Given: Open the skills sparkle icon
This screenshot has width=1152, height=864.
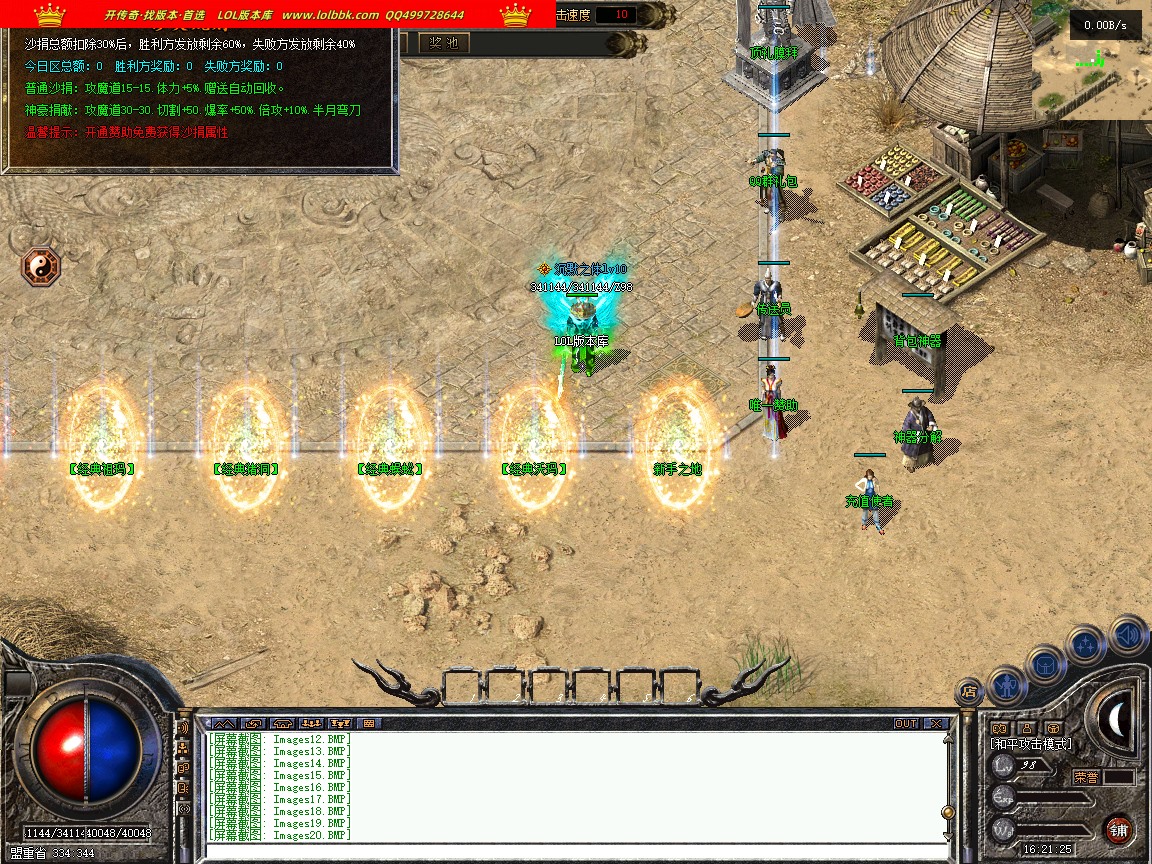Looking at the screenshot, I should coord(1086,644).
